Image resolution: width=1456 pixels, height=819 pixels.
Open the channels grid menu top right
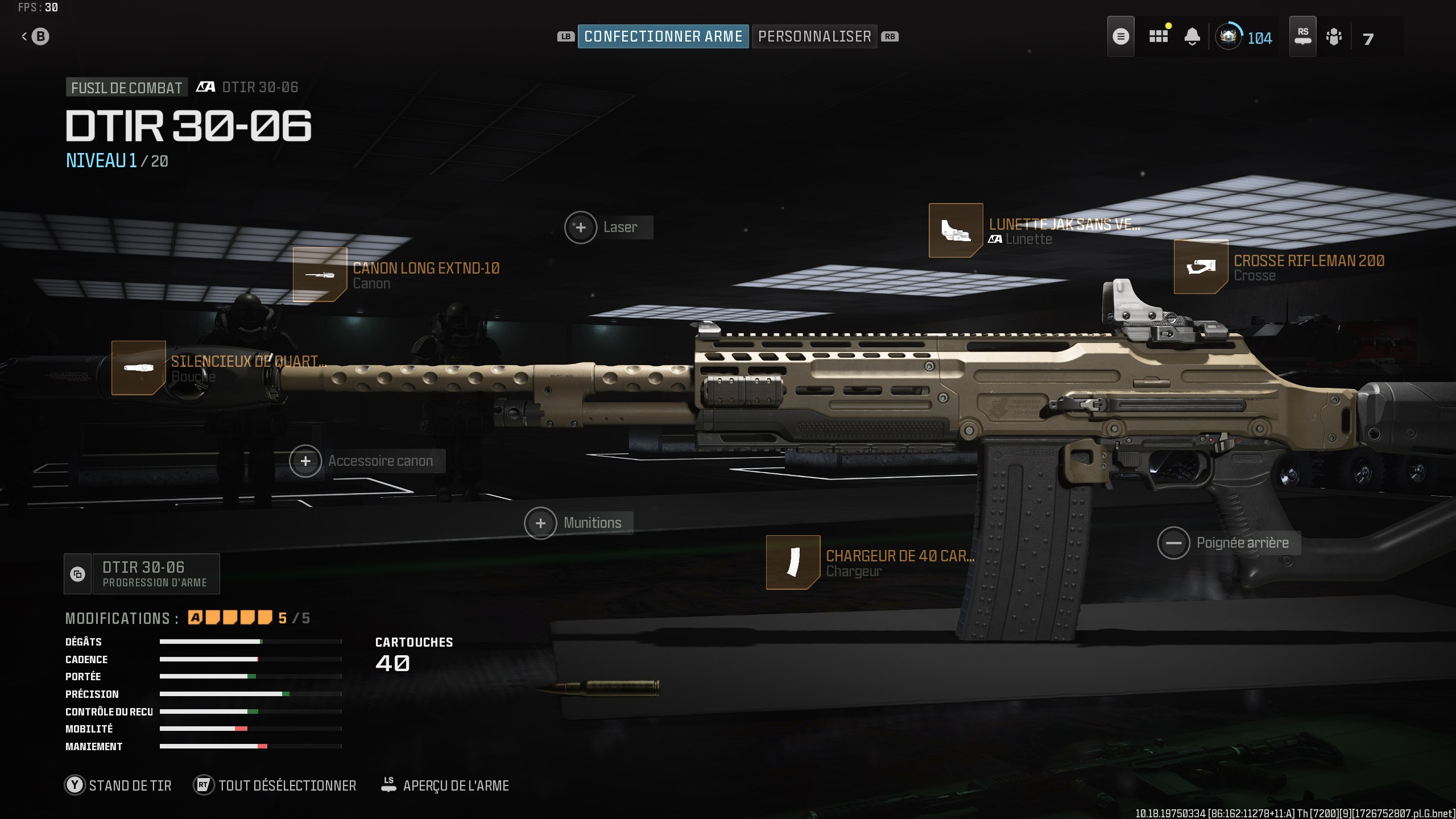[1158, 36]
